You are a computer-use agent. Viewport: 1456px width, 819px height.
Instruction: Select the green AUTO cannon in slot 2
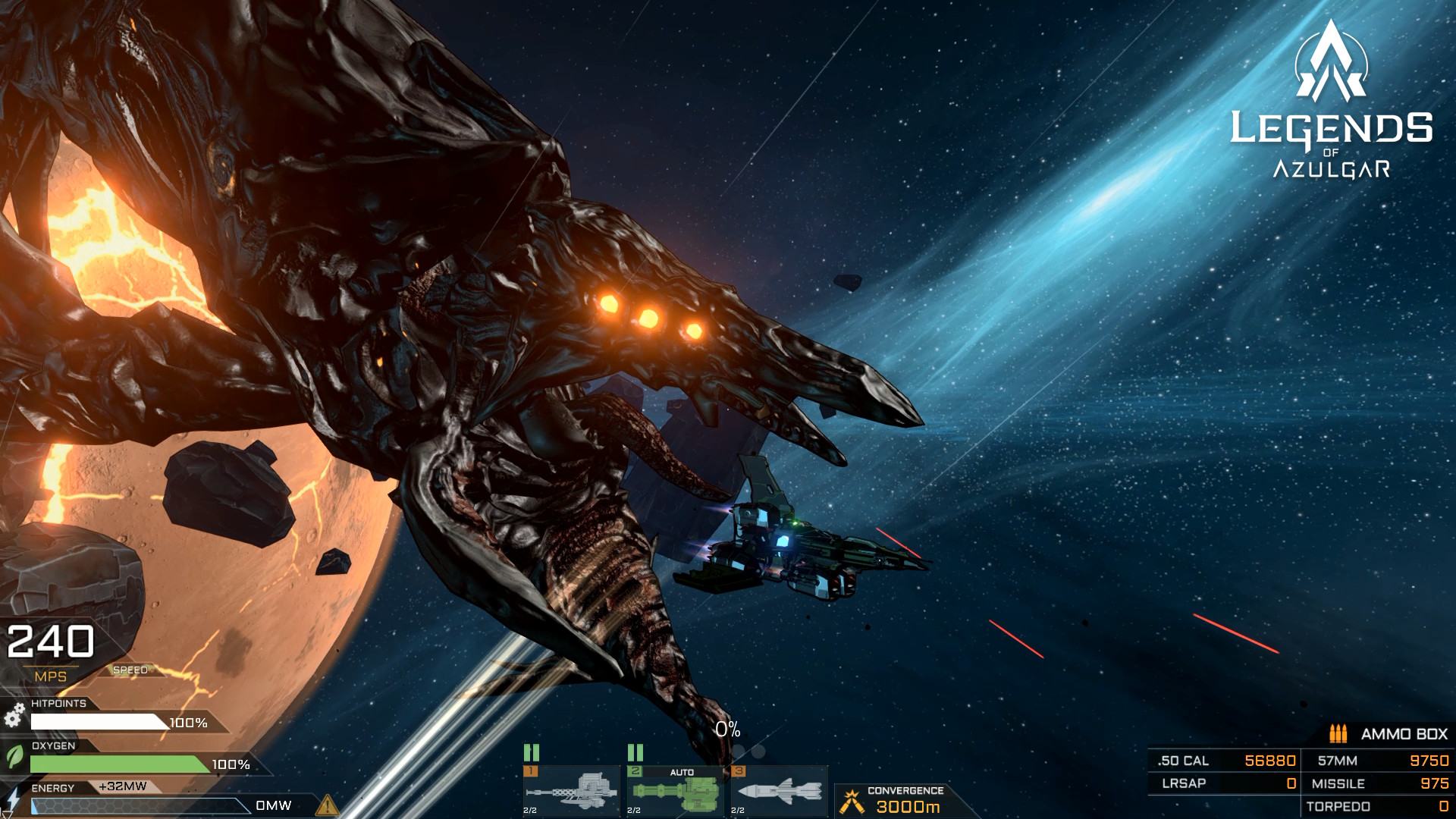675,792
